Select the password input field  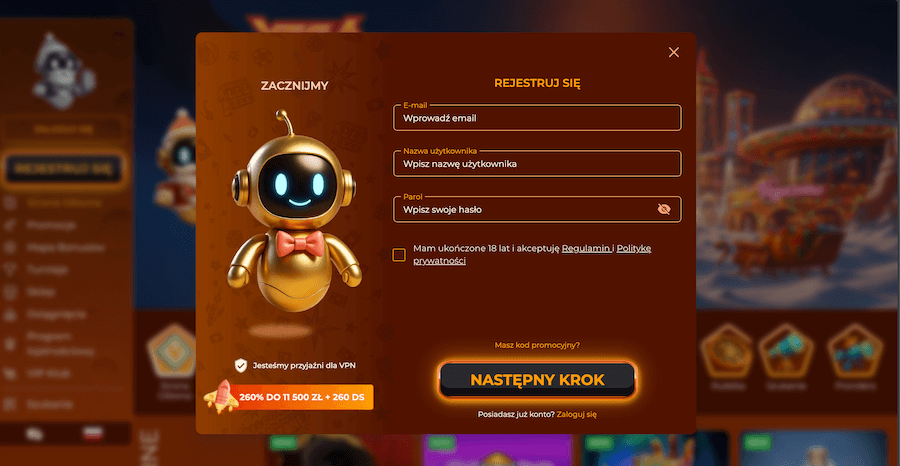[525, 209]
